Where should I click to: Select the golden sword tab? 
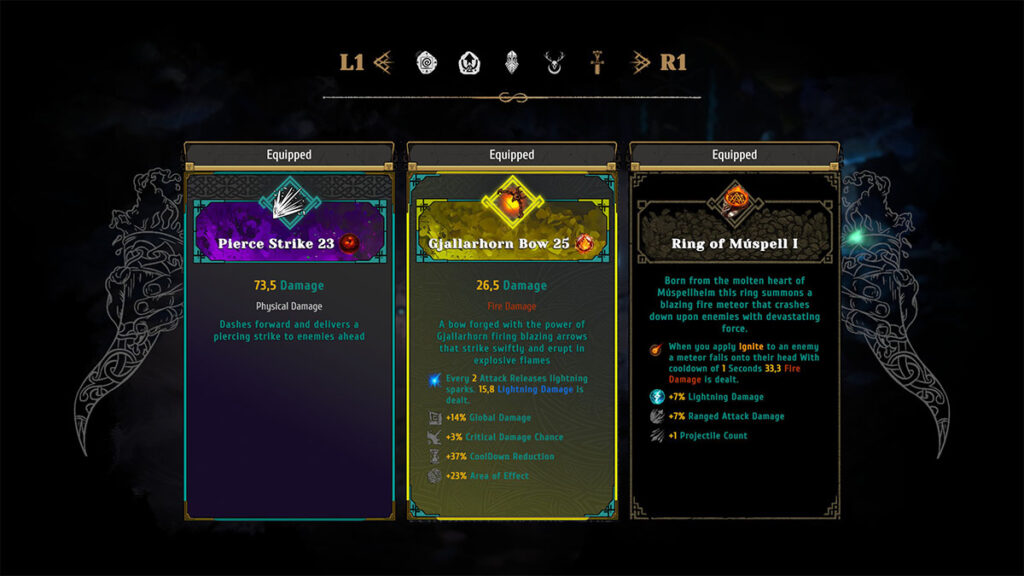click(x=597, y=63)
